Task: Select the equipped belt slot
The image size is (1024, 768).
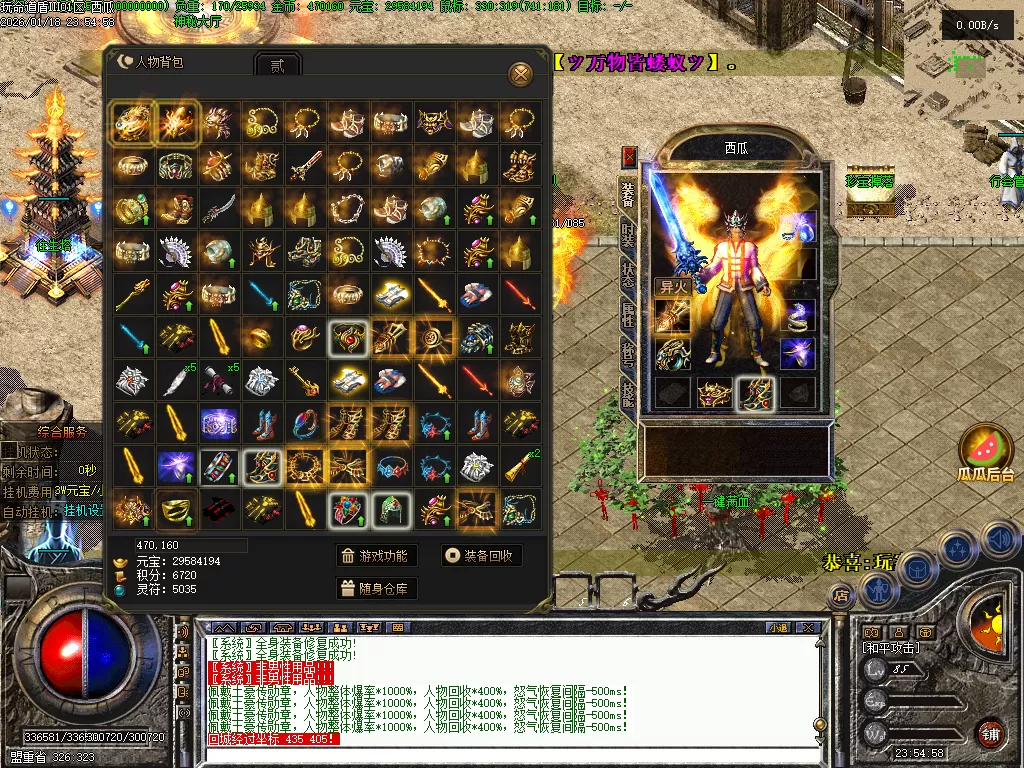Action: point(713,394)
